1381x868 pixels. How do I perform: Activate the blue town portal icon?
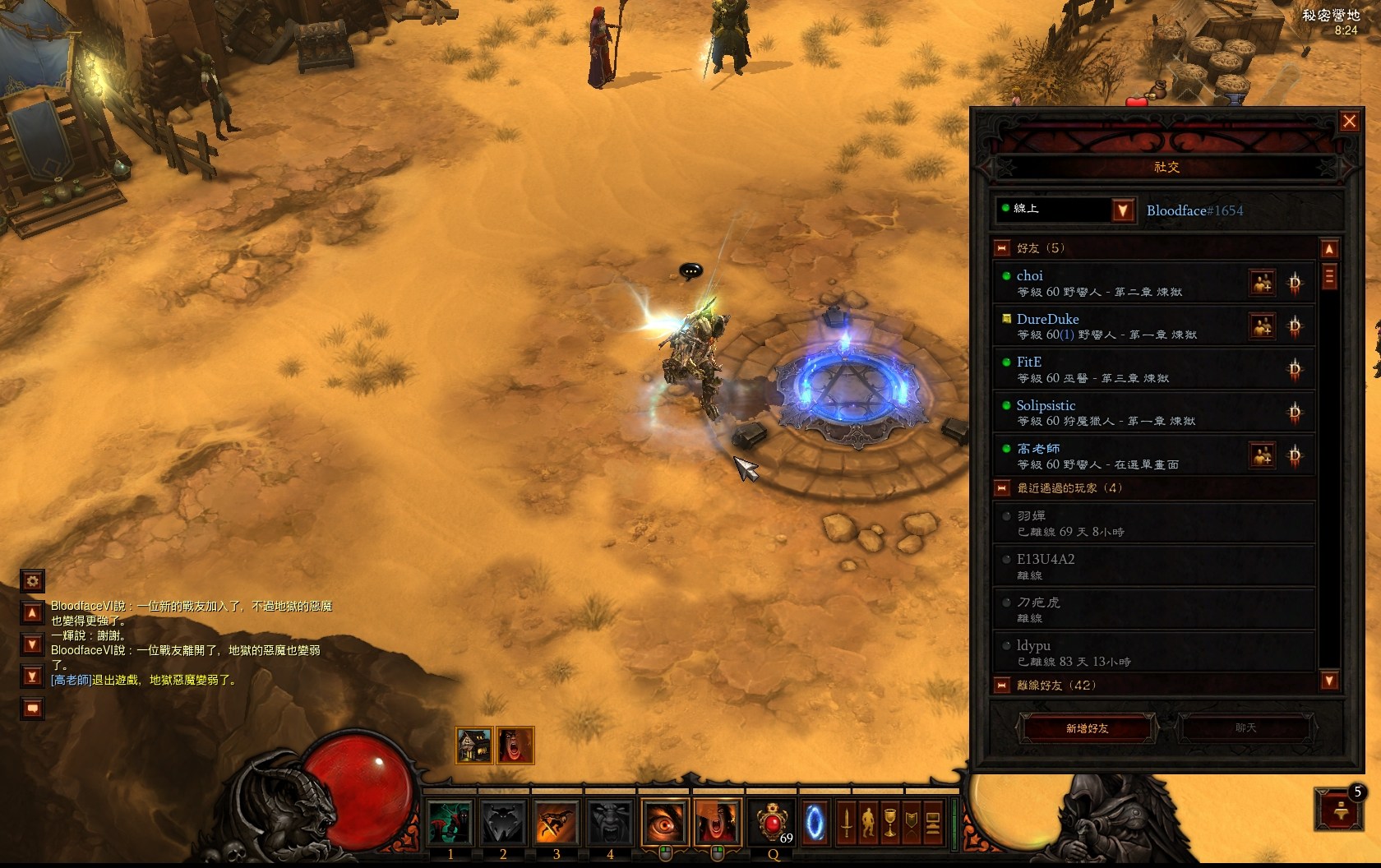815,823
